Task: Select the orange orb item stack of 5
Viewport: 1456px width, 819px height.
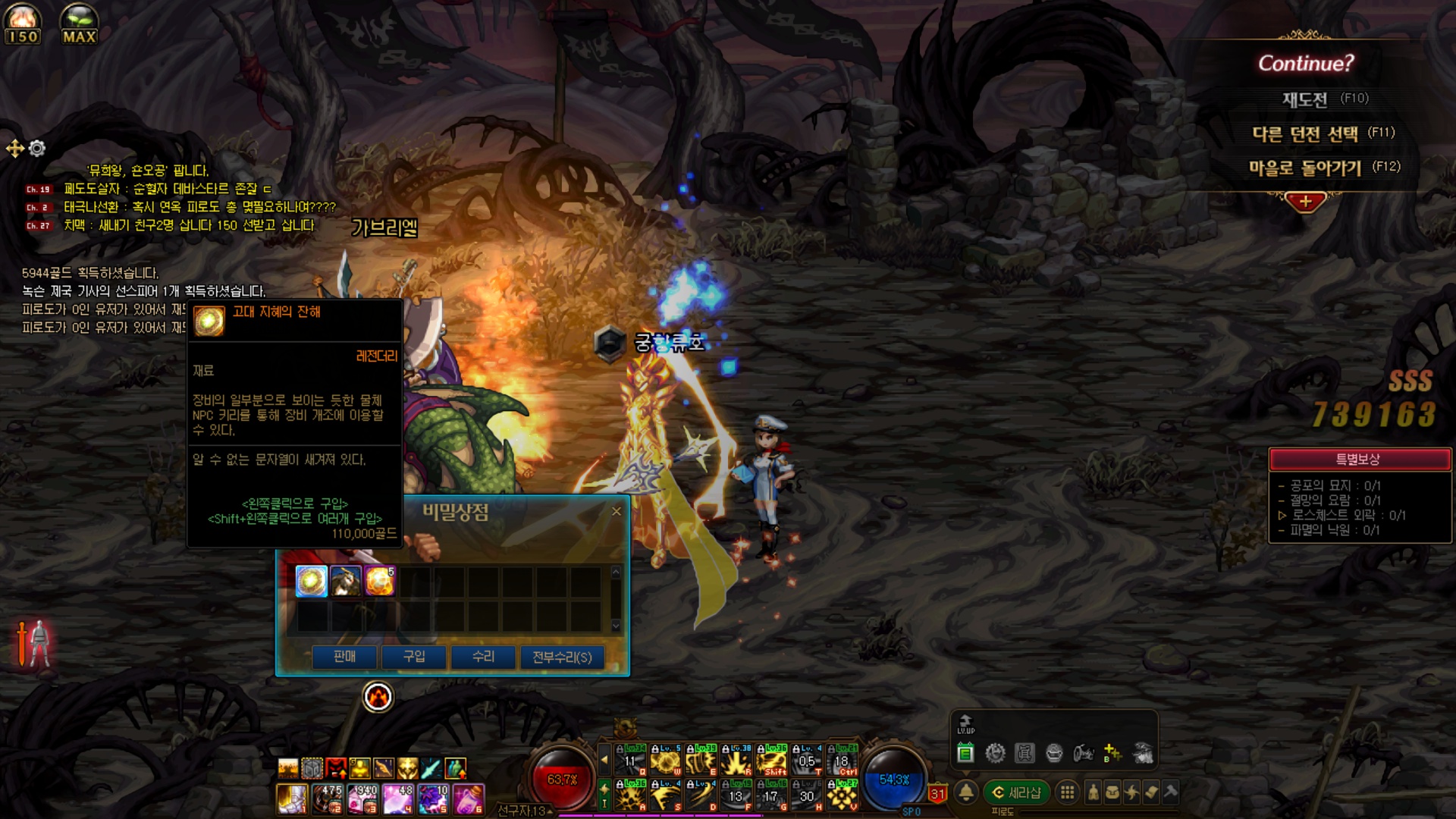Action: (x=379, y=582)
